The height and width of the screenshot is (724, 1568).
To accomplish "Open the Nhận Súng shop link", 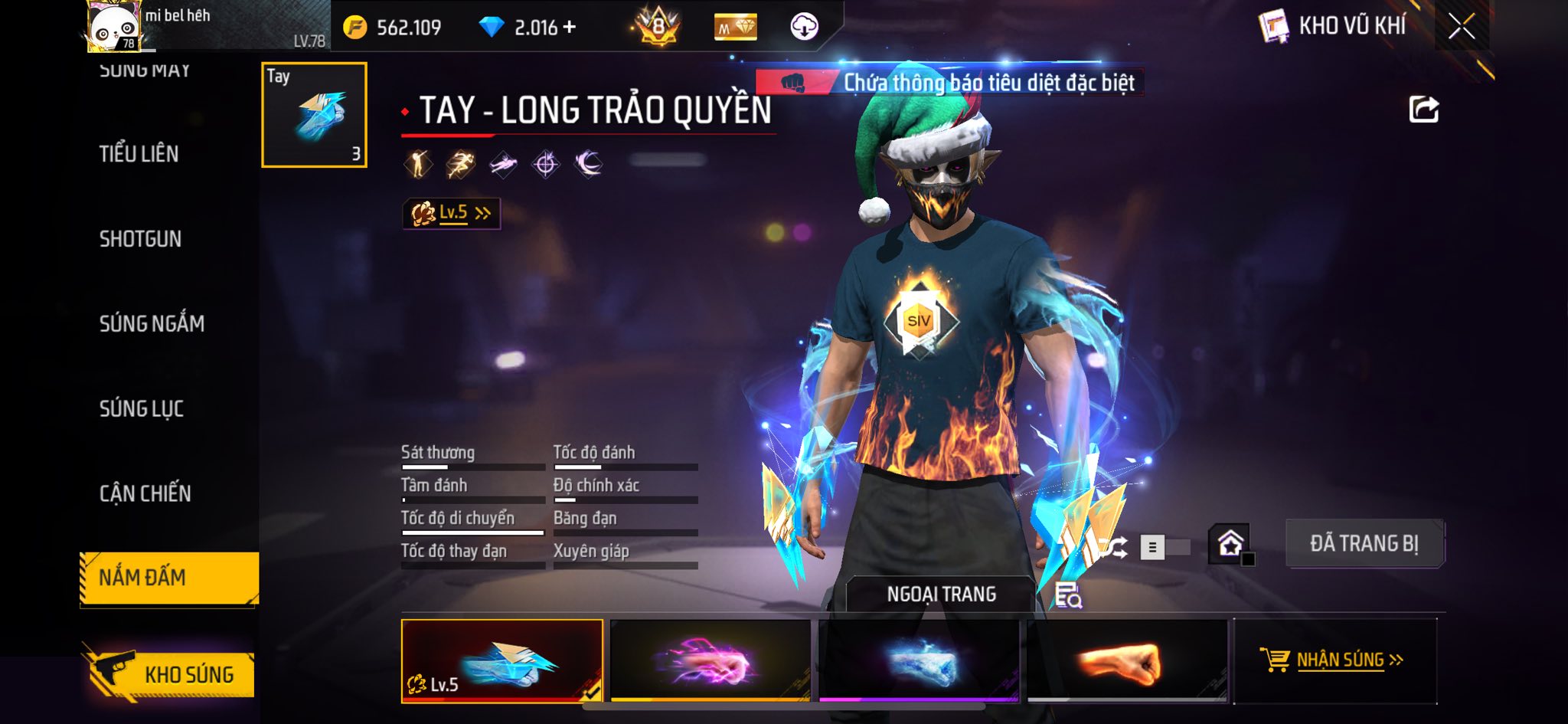I will tap(1333, 660).
